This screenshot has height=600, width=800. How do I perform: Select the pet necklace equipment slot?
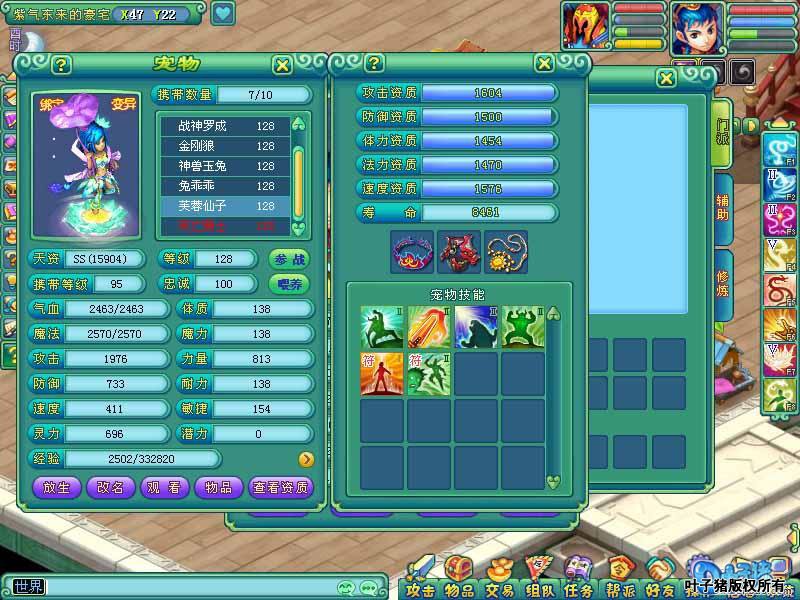tap(506, 252)
